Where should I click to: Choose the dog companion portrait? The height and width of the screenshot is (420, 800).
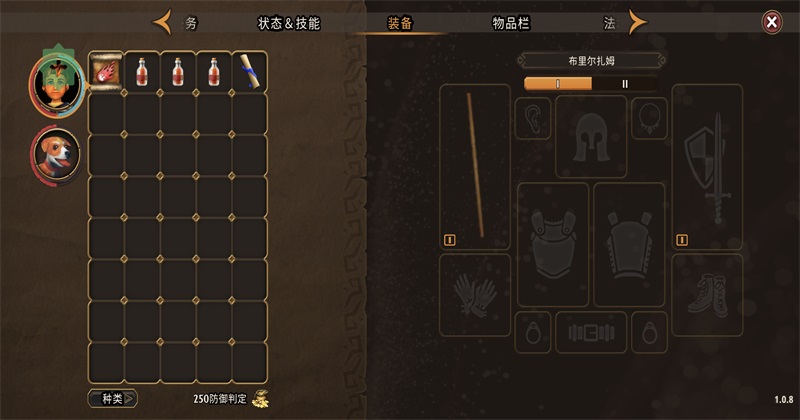(56, 153)
